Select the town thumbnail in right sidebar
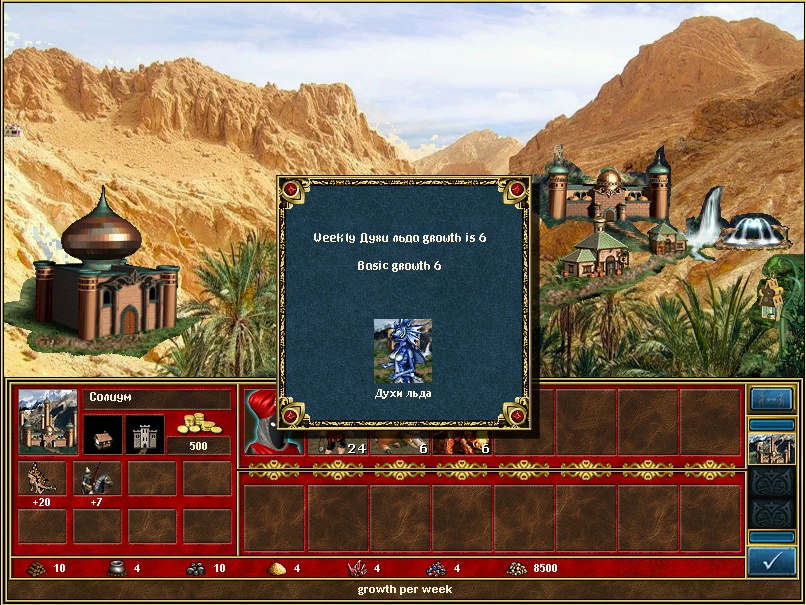 (x=771, y=446)
